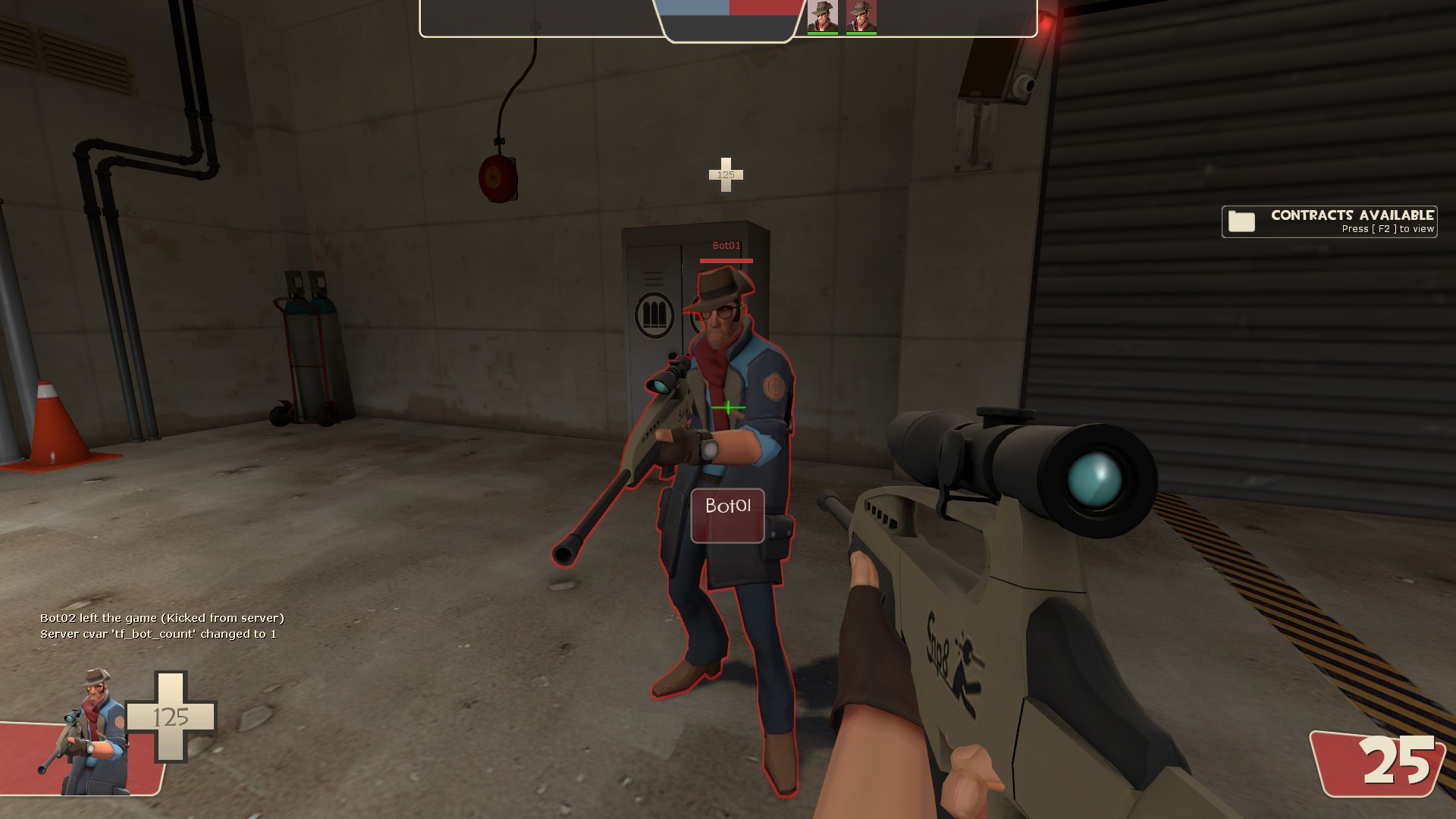Toggle the green readiness bar under the left avatar
This screenshot has height=819, width=1456.
(x=821, y=33)
